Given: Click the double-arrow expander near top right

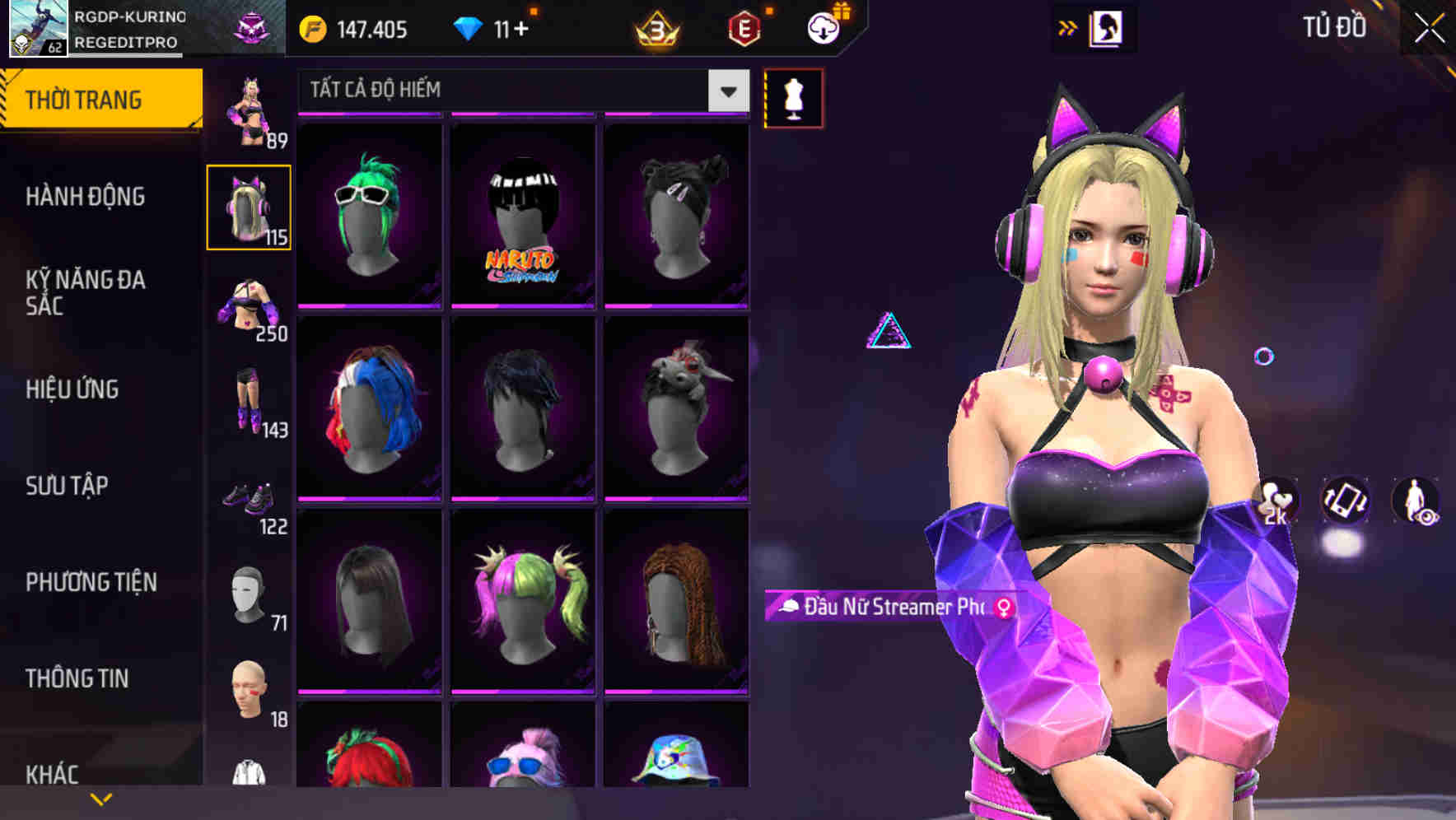Looking at the screenshot, I should coord(1067,26).
